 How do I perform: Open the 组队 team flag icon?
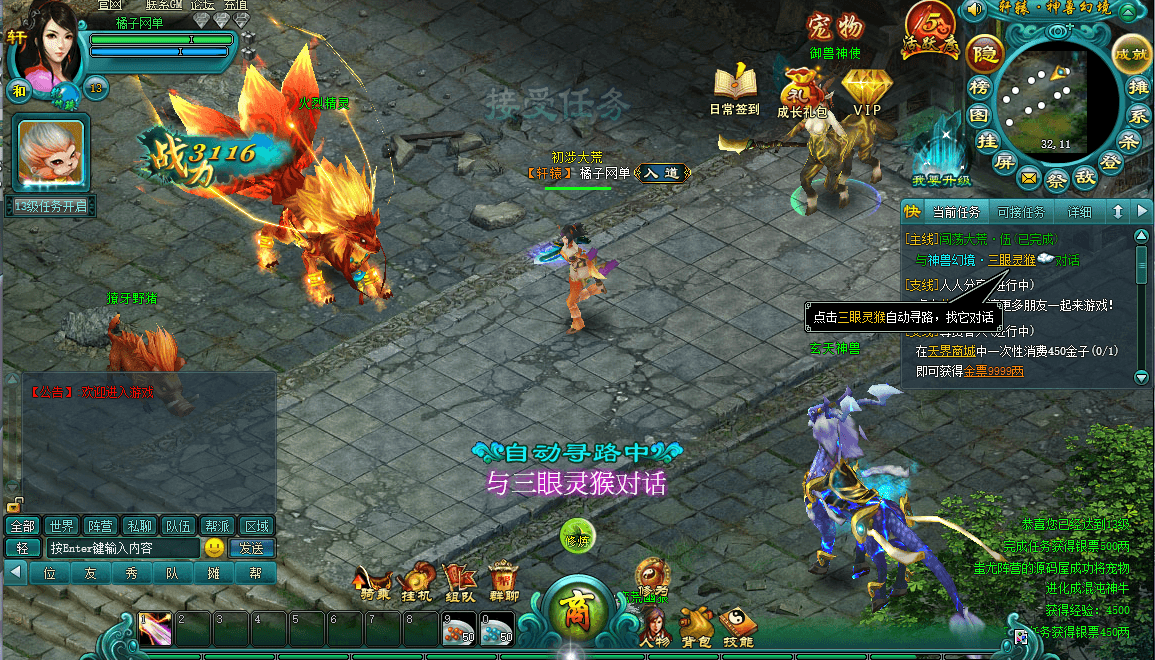pyautogui.click(x=460, y=582)
